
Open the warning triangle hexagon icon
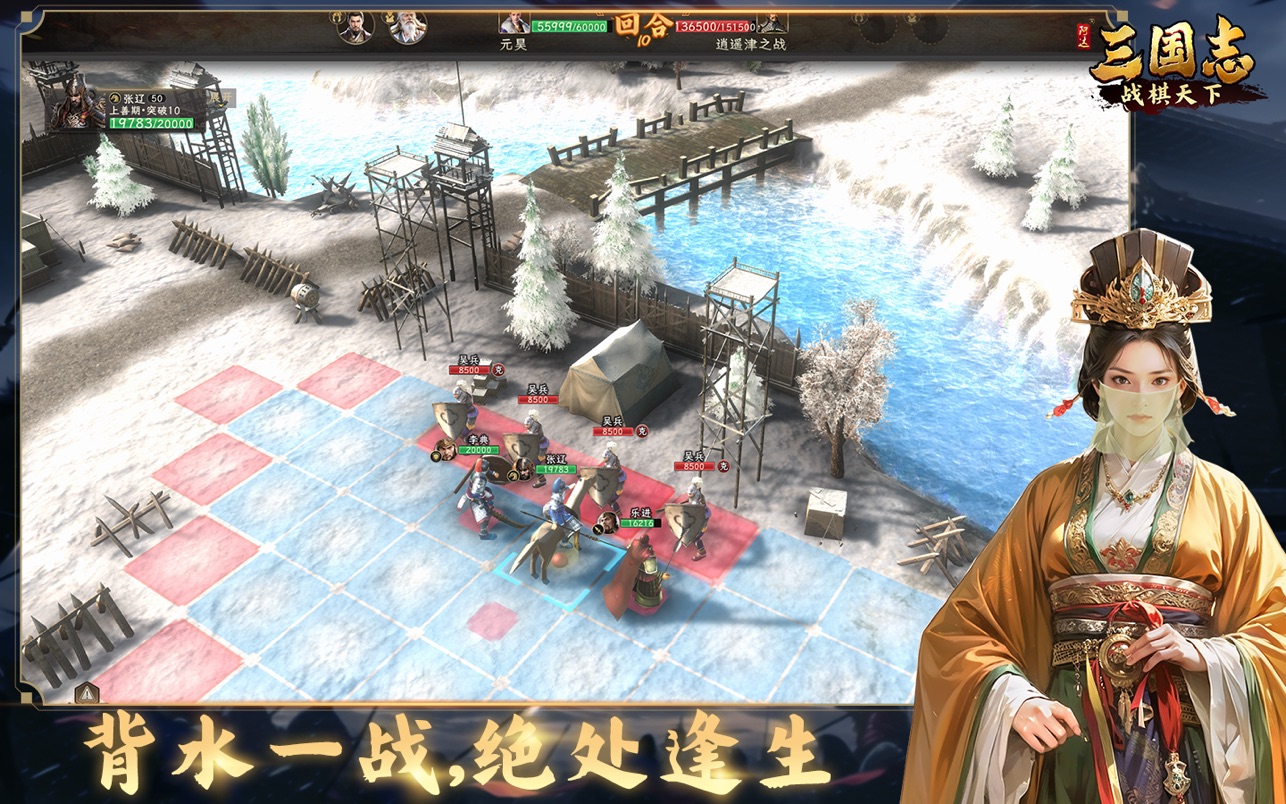tap(87, 692)
